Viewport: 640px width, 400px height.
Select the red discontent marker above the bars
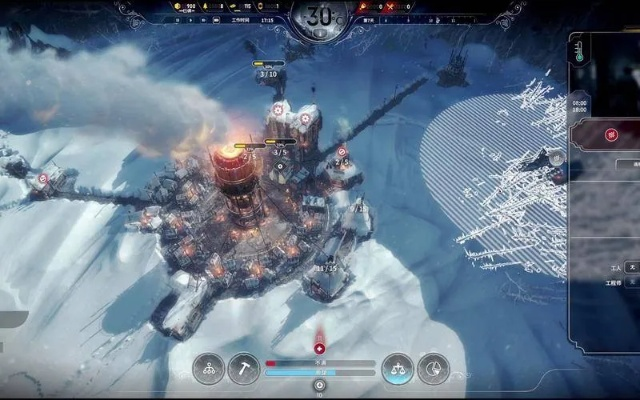[x=320, y=348]
